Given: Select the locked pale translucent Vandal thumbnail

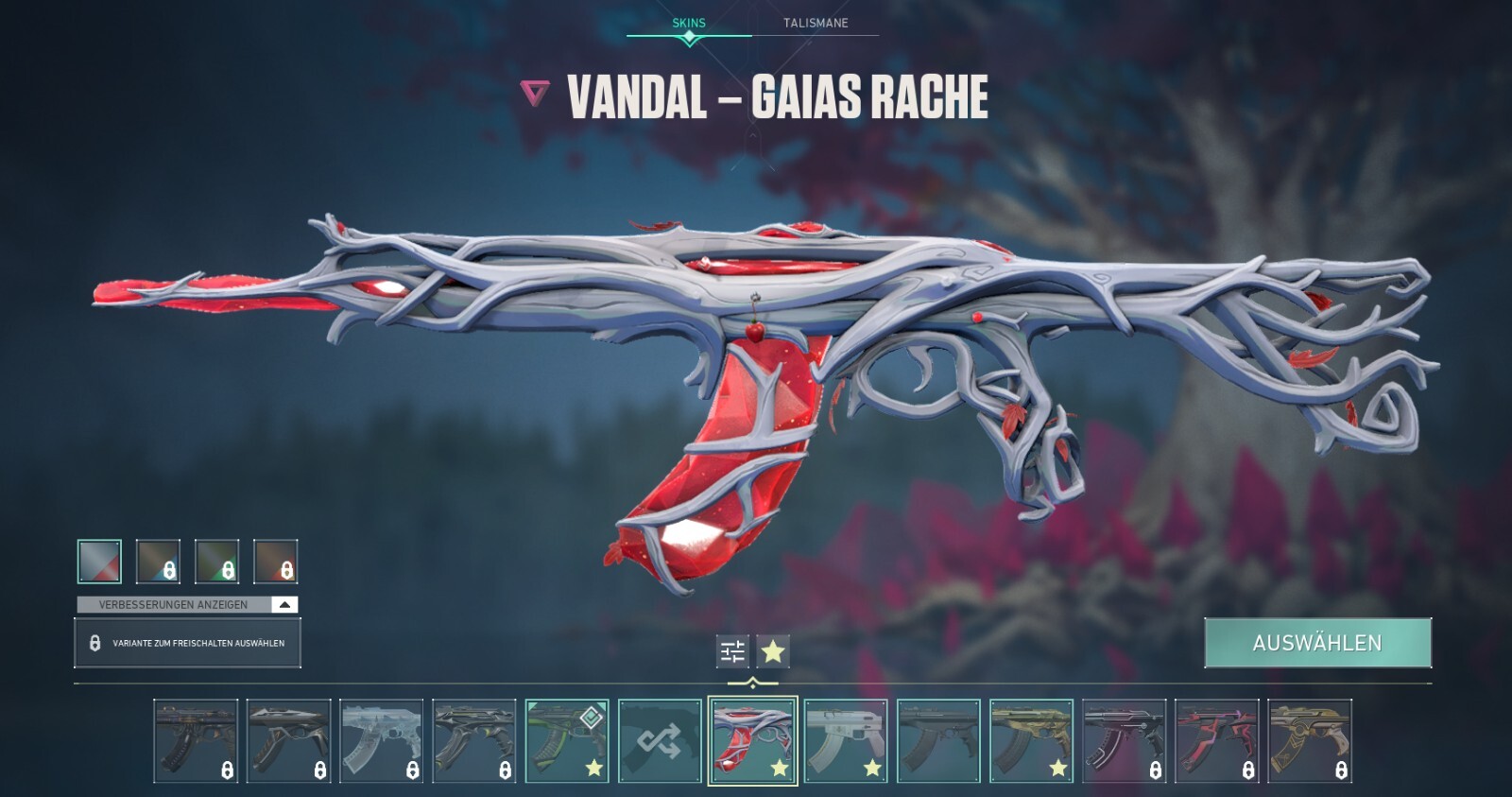Looking at the screenshot, I should pyautogui.click(x=381, y=741).
